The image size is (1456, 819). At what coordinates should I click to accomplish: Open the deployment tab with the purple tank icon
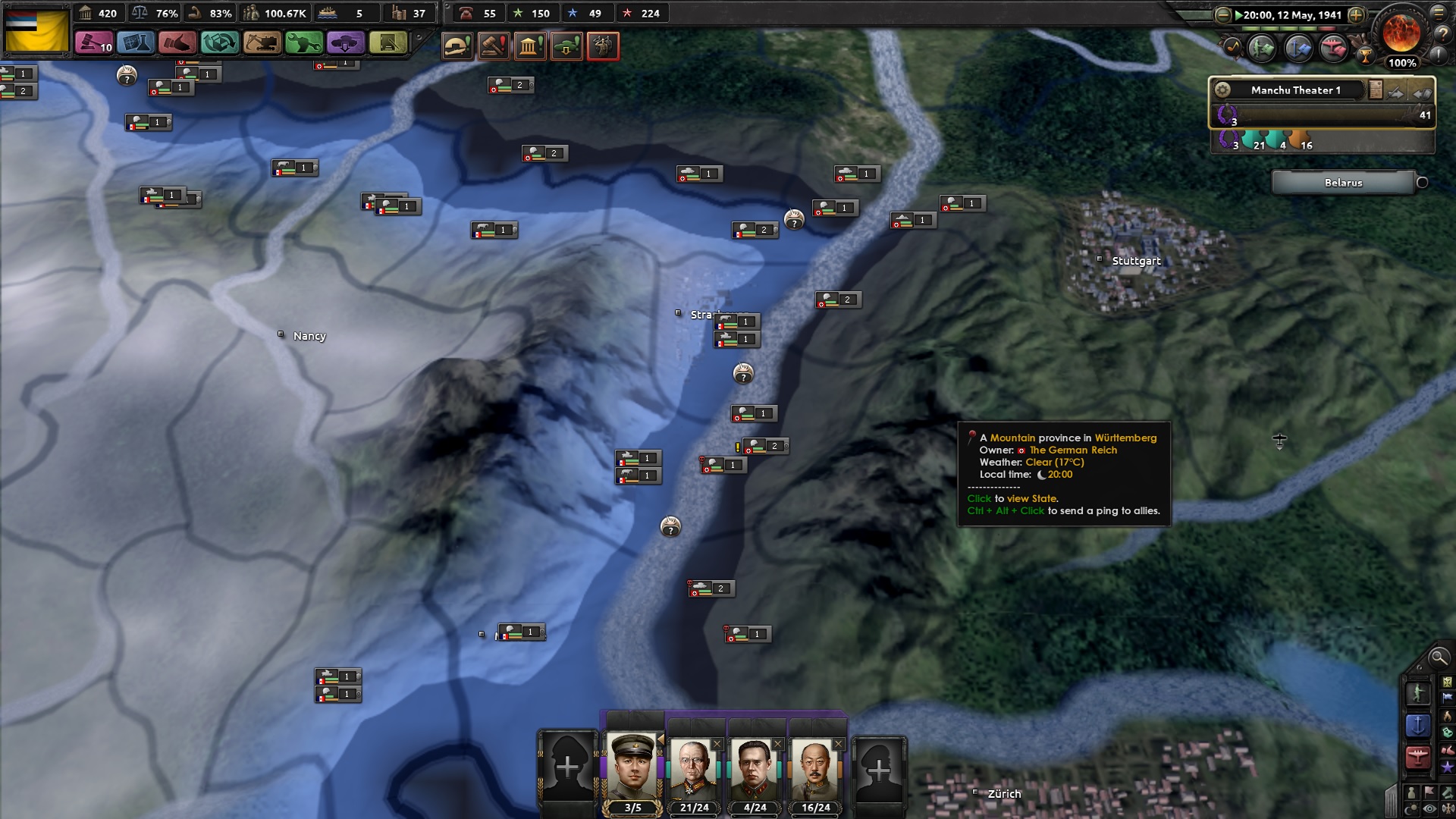(346, 43)
